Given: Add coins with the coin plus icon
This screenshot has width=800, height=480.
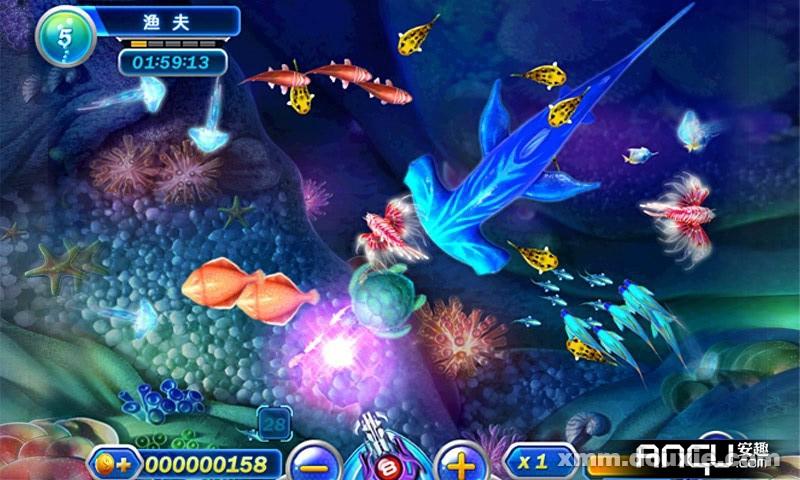Looking at the screenshot, I should [x=113, y=464].
